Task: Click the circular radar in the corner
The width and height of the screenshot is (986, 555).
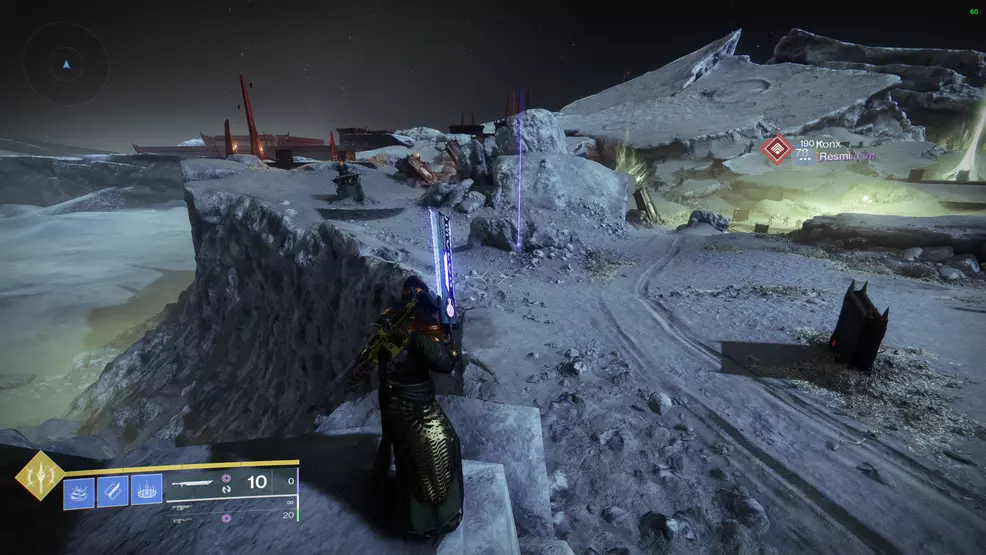Action: [x=66, y=64]
